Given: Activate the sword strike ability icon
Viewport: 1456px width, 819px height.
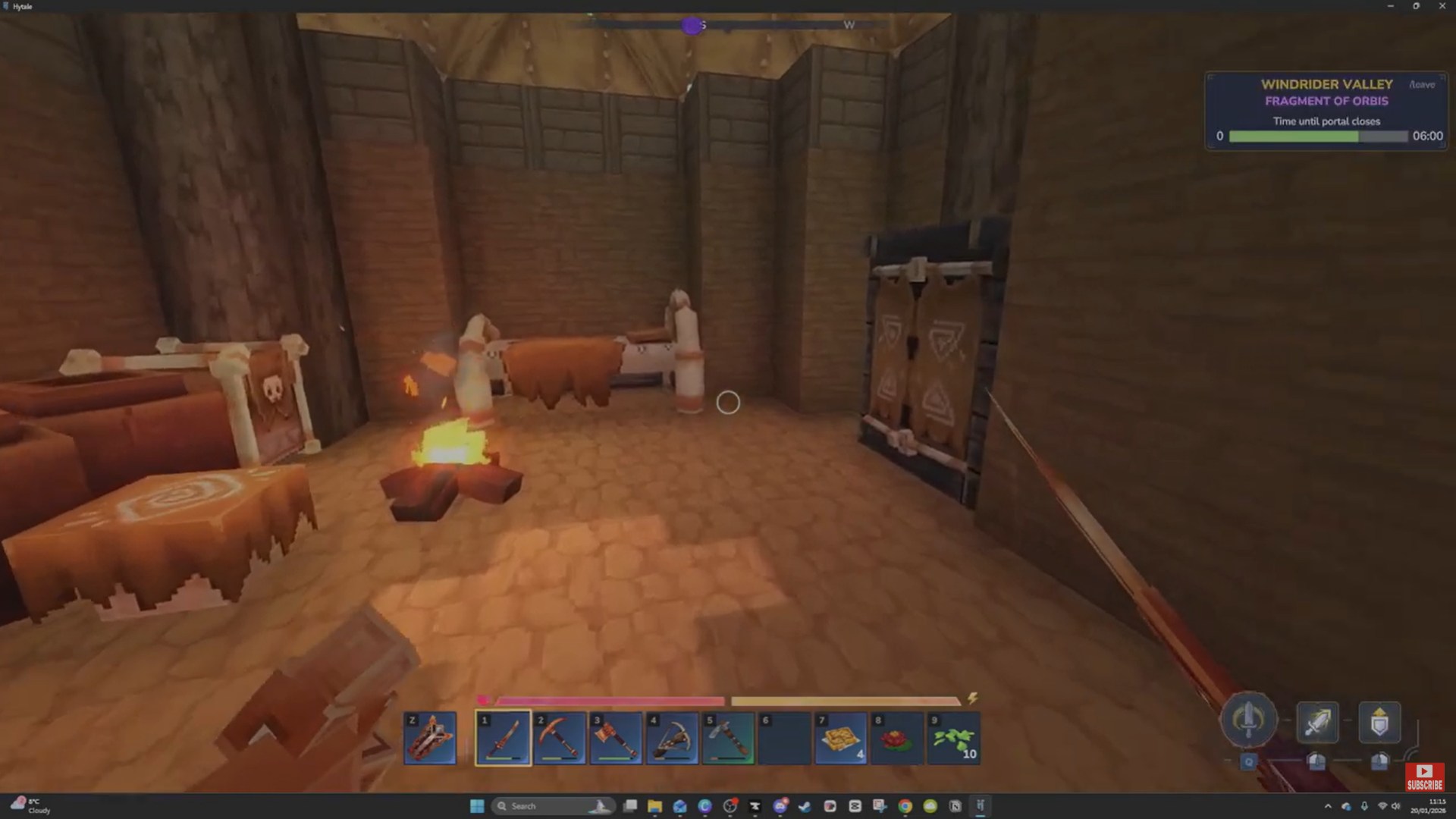Looking at the screenshot, I should 1318,722.
